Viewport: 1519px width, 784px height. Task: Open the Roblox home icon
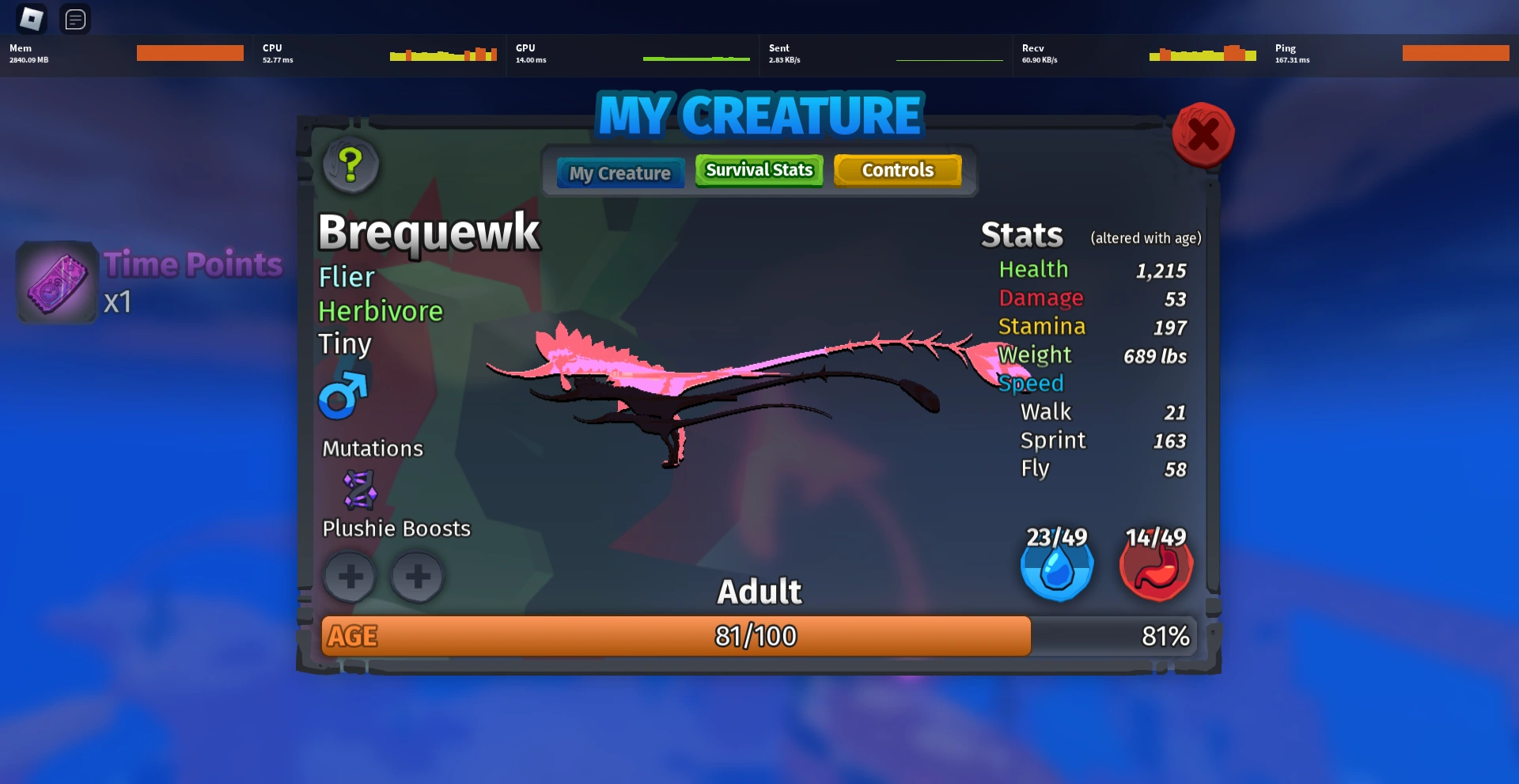pos(30,18)
